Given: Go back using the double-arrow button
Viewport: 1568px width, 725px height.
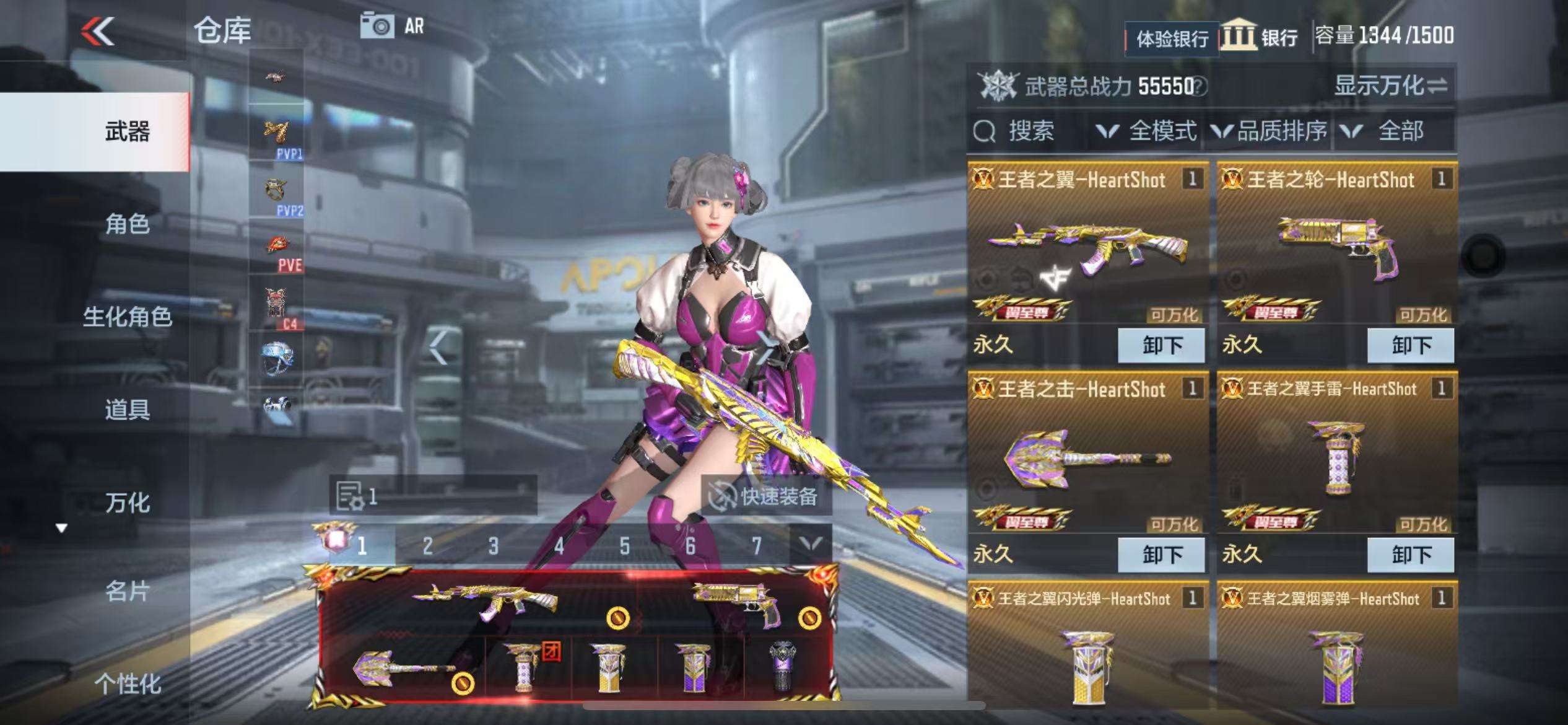Looking at the screenshot, I should click(98, 31).
